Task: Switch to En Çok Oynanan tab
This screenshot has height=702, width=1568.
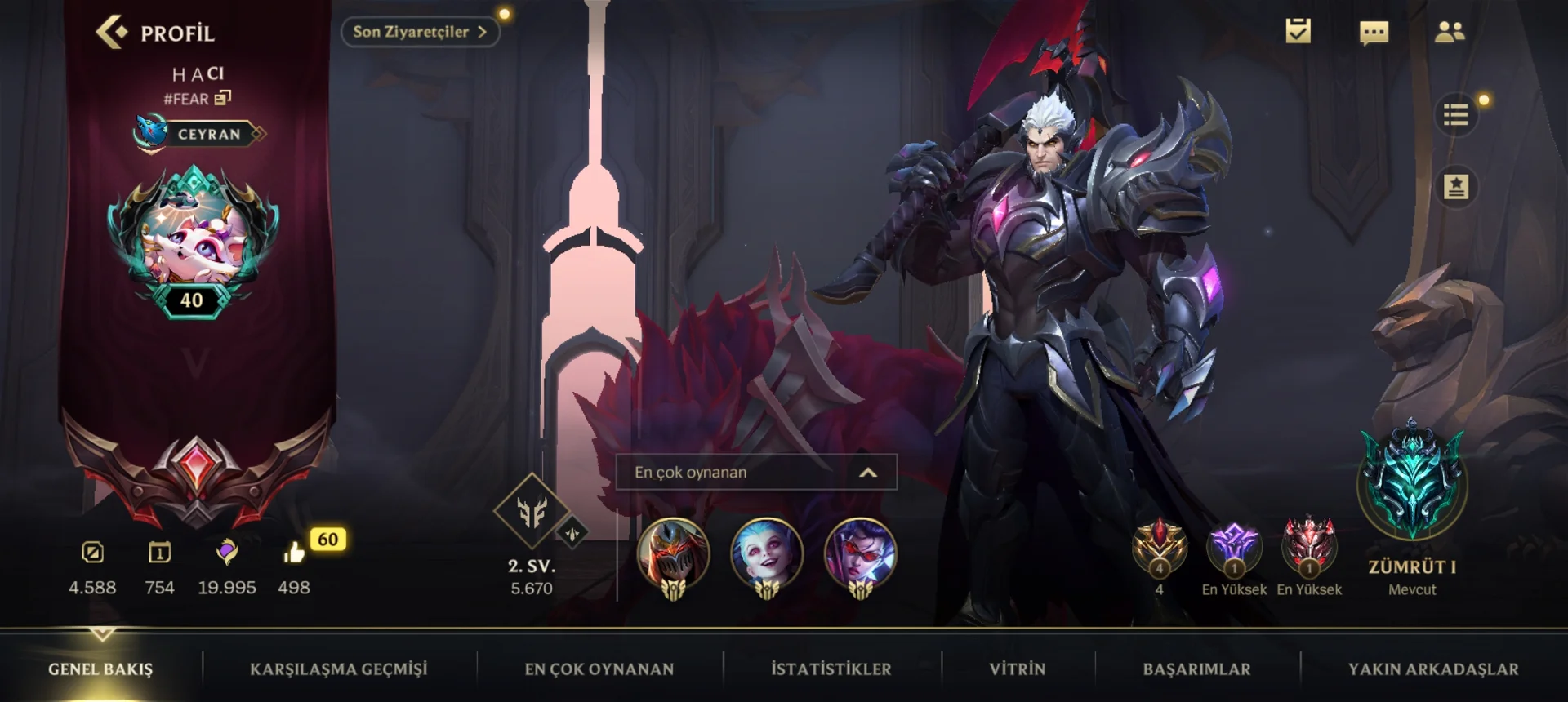Action: (x=599, y=669)
